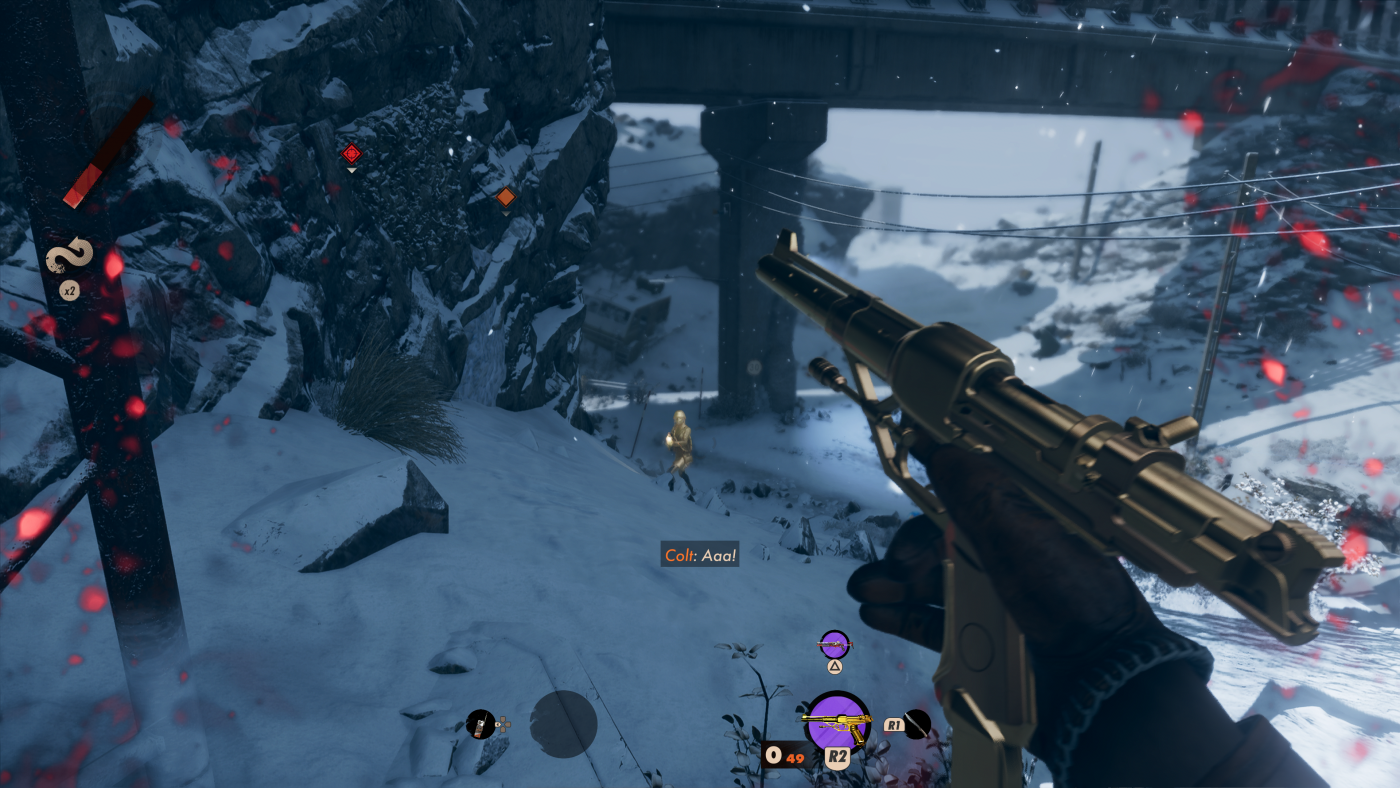1400x788 pixels.
Task: Activate the Hackamajig gadget icon
Action: [481, 723]
